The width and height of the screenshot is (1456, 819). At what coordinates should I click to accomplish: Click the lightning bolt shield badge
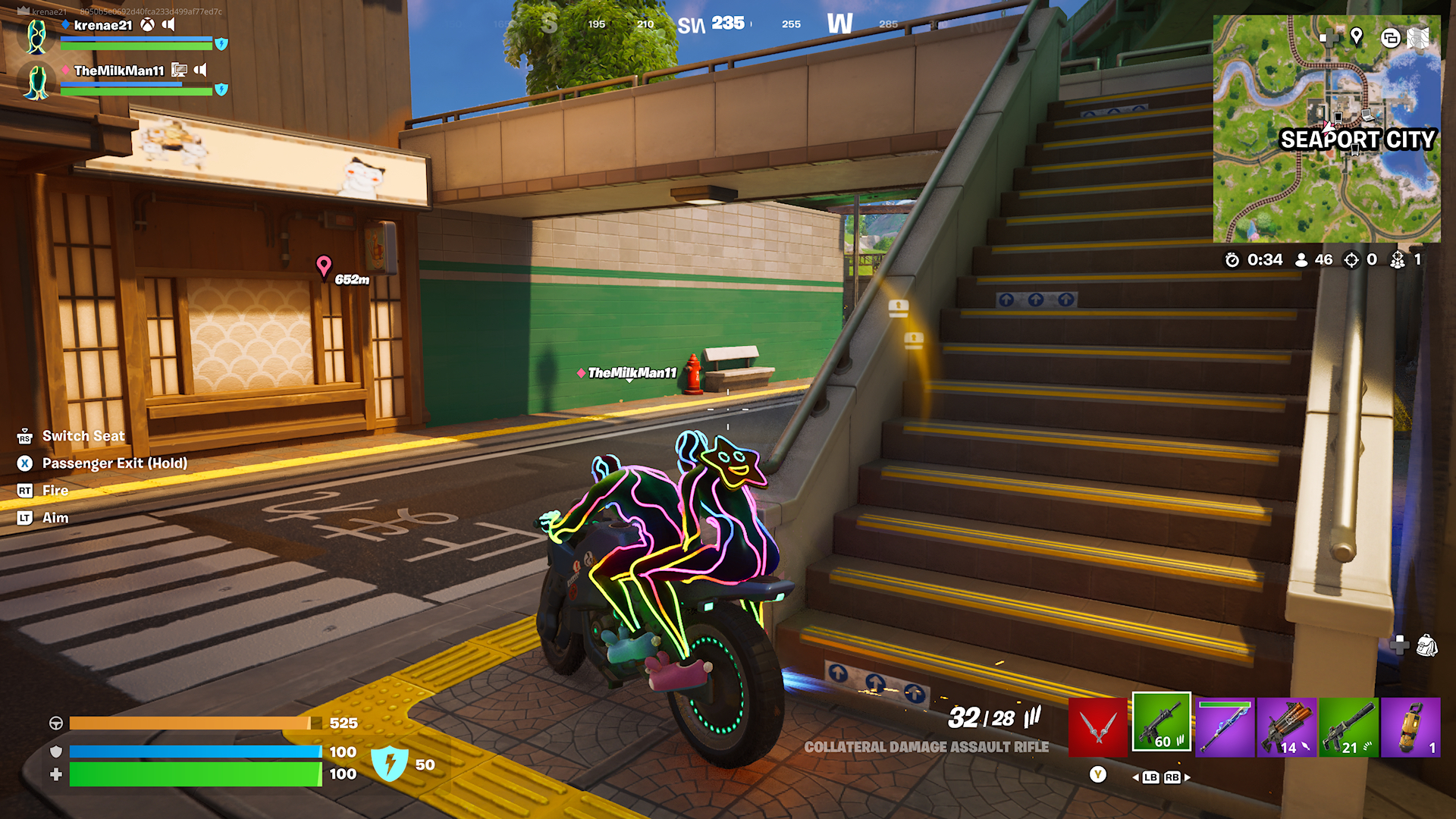(390, 764)
